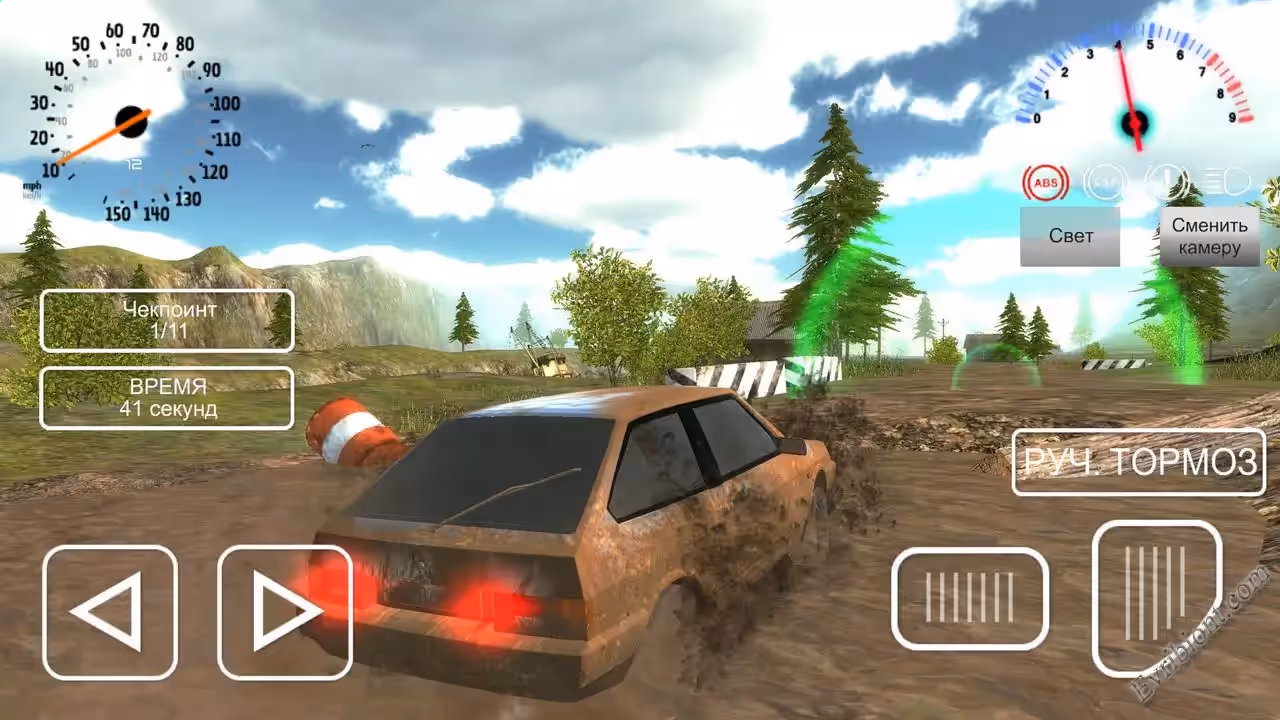The height and width of the screenshot is (720, 1280).
Task: Steer right with the right arrow button
Action: tap(285, 612)
